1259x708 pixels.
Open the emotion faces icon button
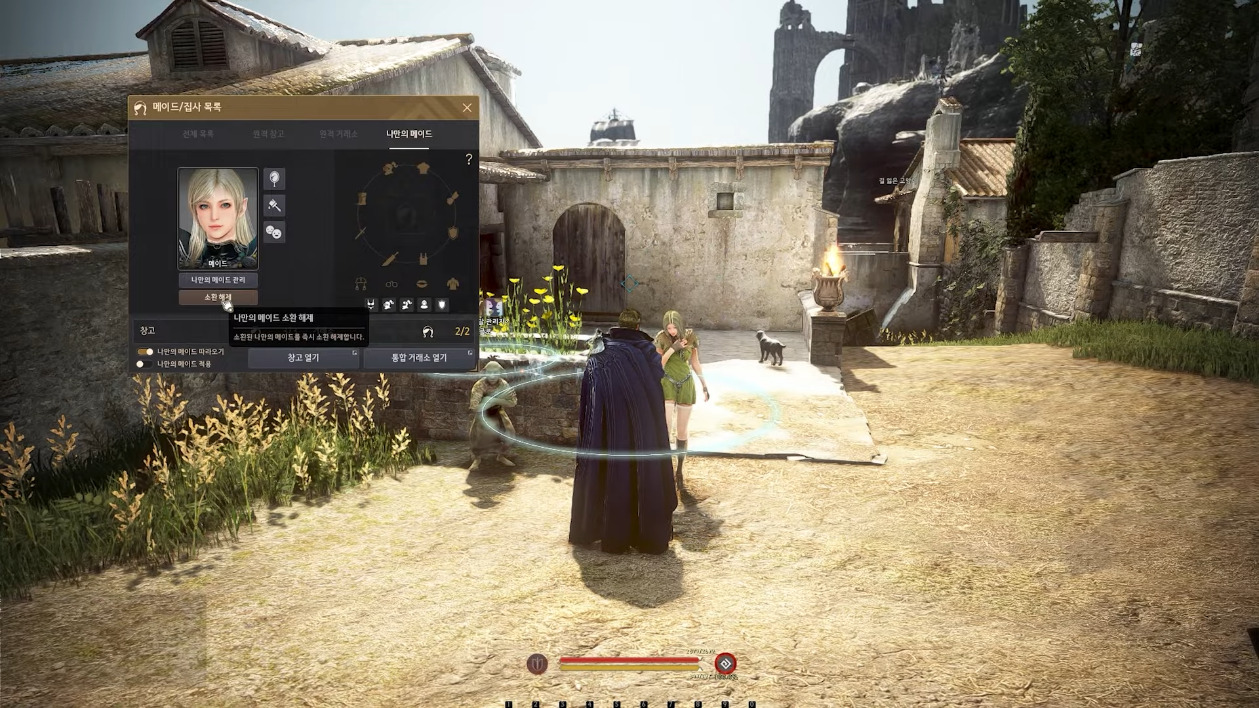tap(274, 232)
